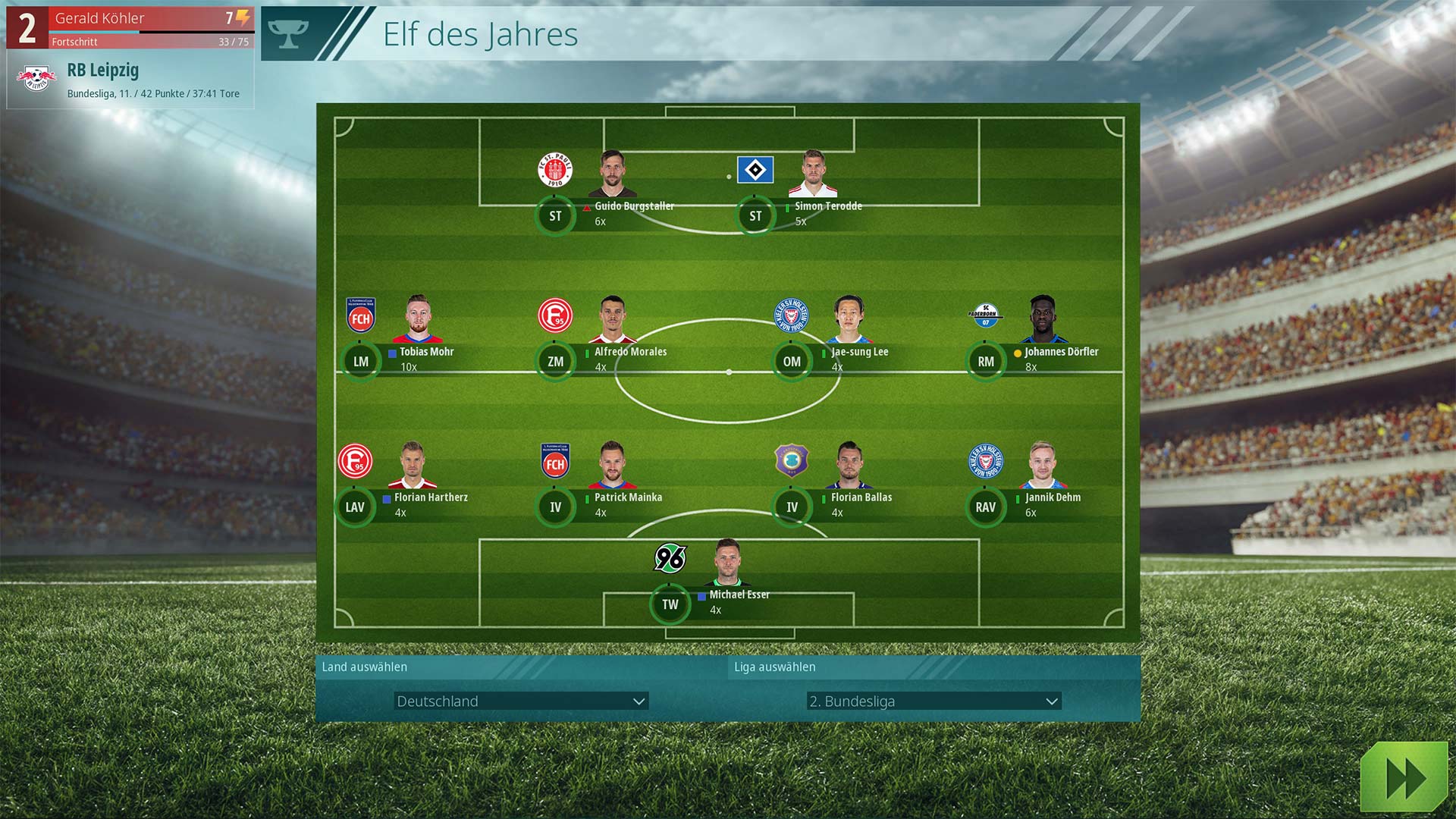Select the TW badge on Michael Esser
The image size is (1456, 819).
pyautogui.click(x=670, y=604)
